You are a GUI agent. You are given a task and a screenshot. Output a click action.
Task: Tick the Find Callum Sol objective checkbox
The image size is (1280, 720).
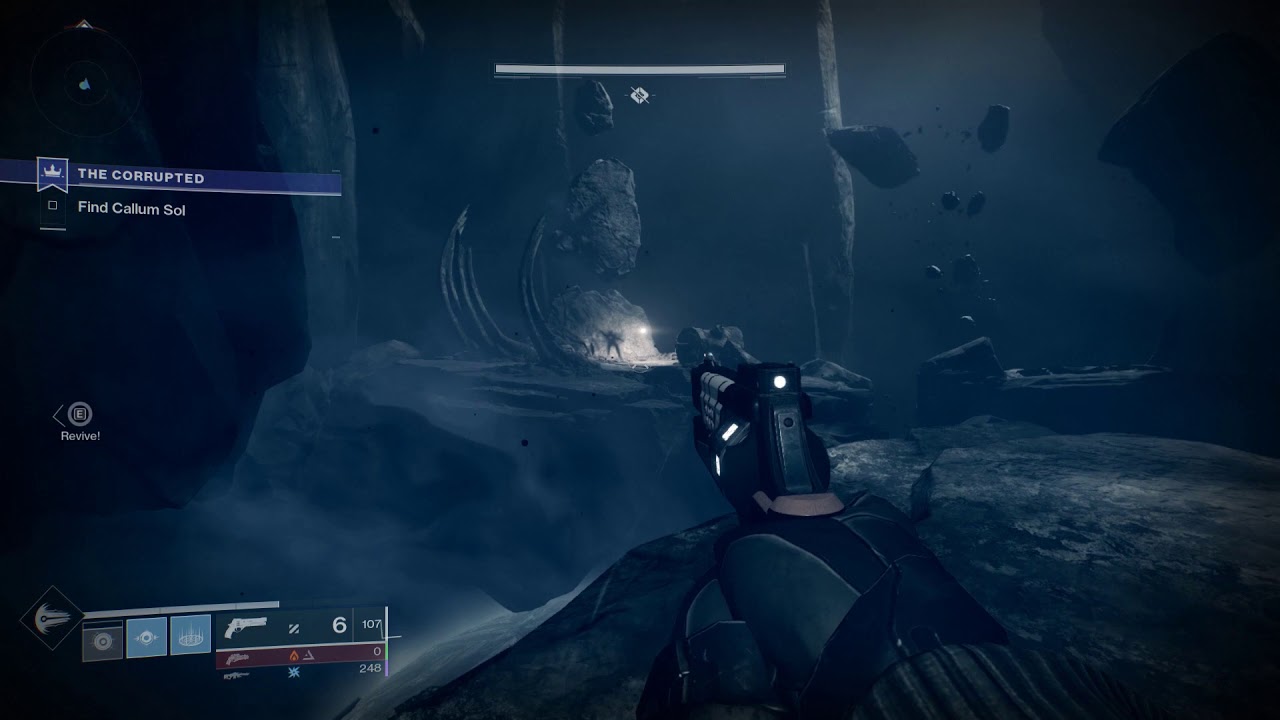click(x=53, y=207)
